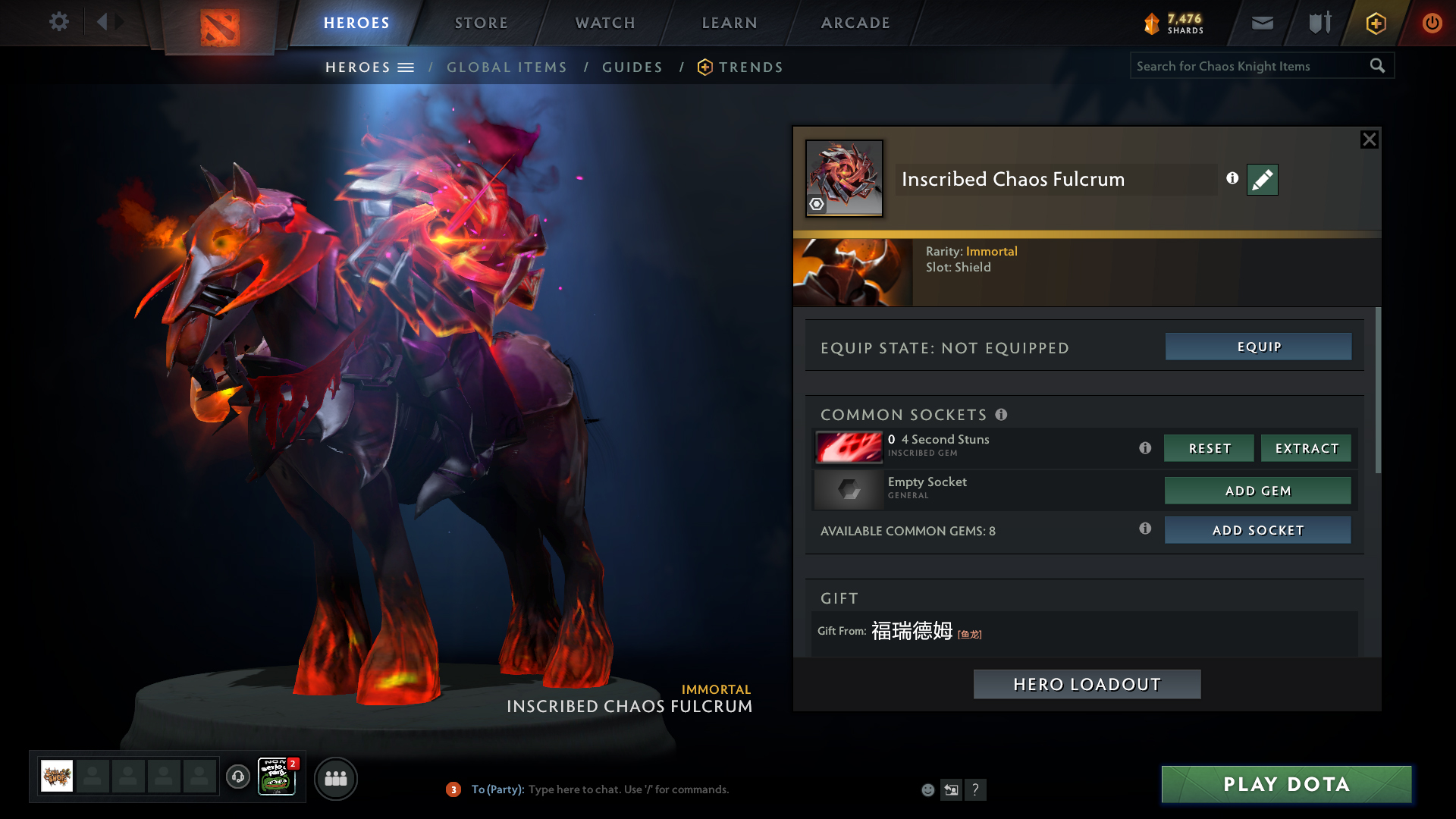Quit game with the power button
The image size is (1456, 819).
(x=1432, y=23)
